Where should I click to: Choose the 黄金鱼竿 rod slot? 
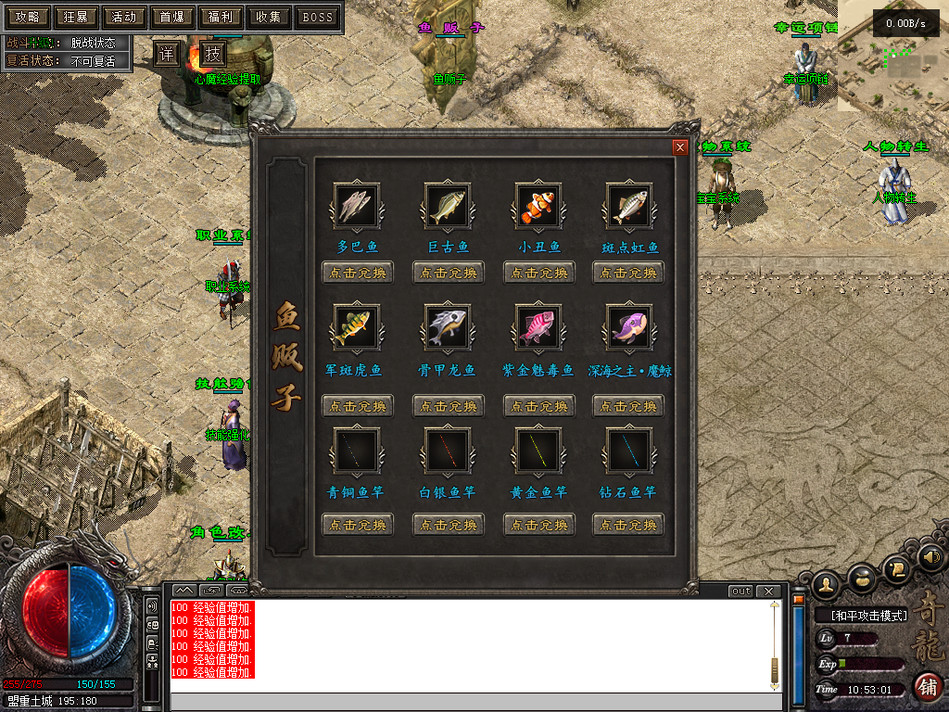click(538, 451)
